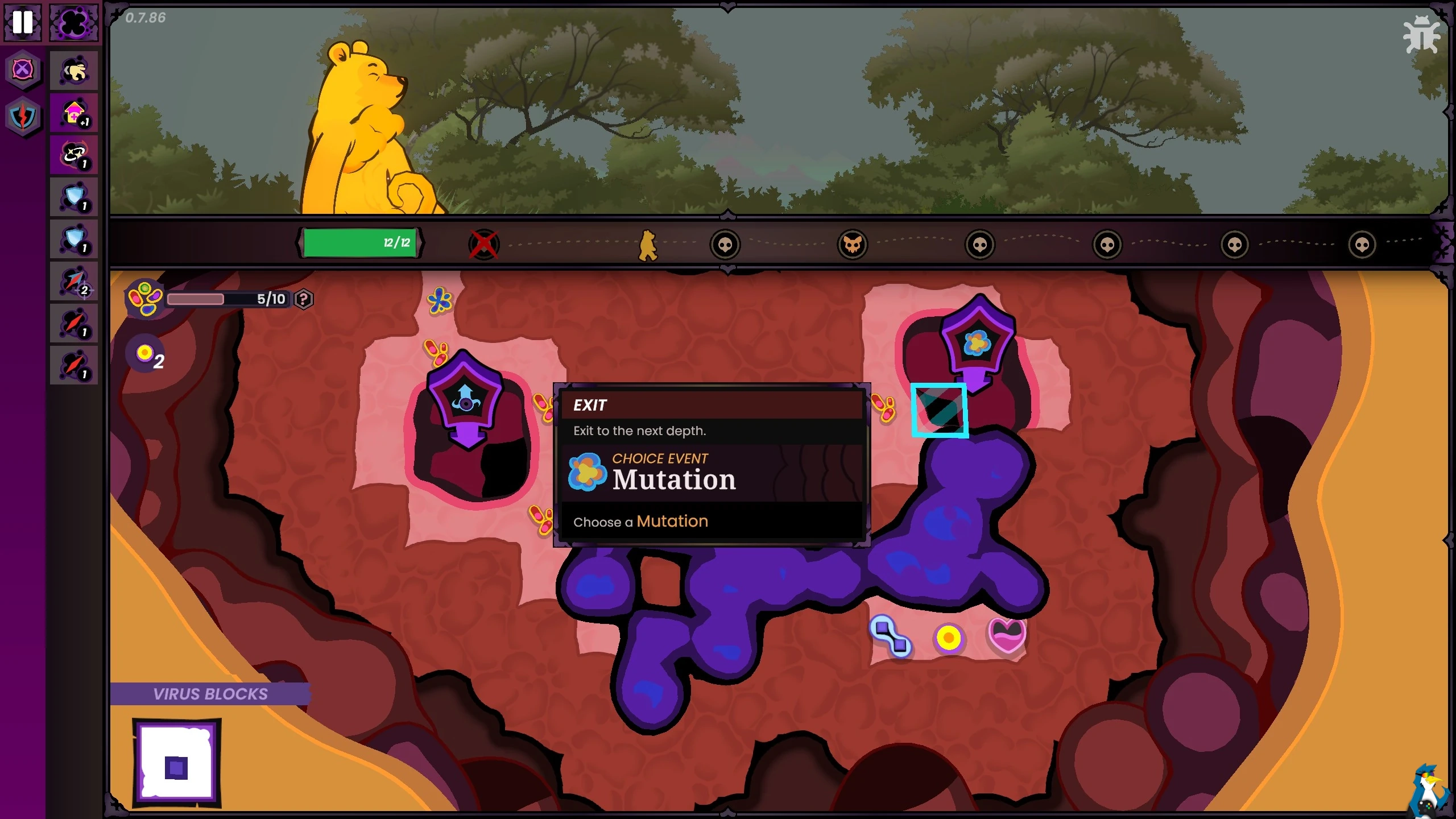Select the pink house +1 upgrade slot
This screenshot has width=1456, height=819.
pyautogui.click(x=74, y=113)
